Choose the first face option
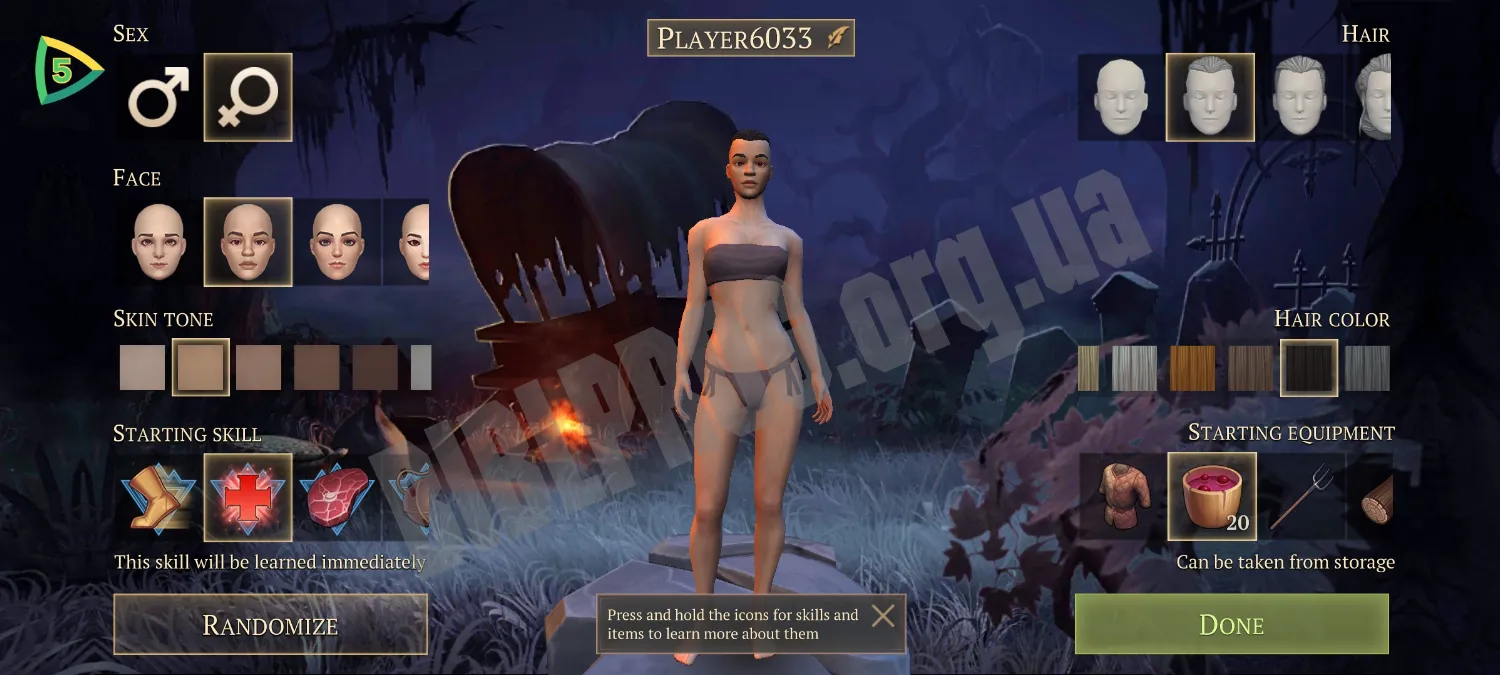The width and height of the screenshot is (1500, 675). point(159,241)
